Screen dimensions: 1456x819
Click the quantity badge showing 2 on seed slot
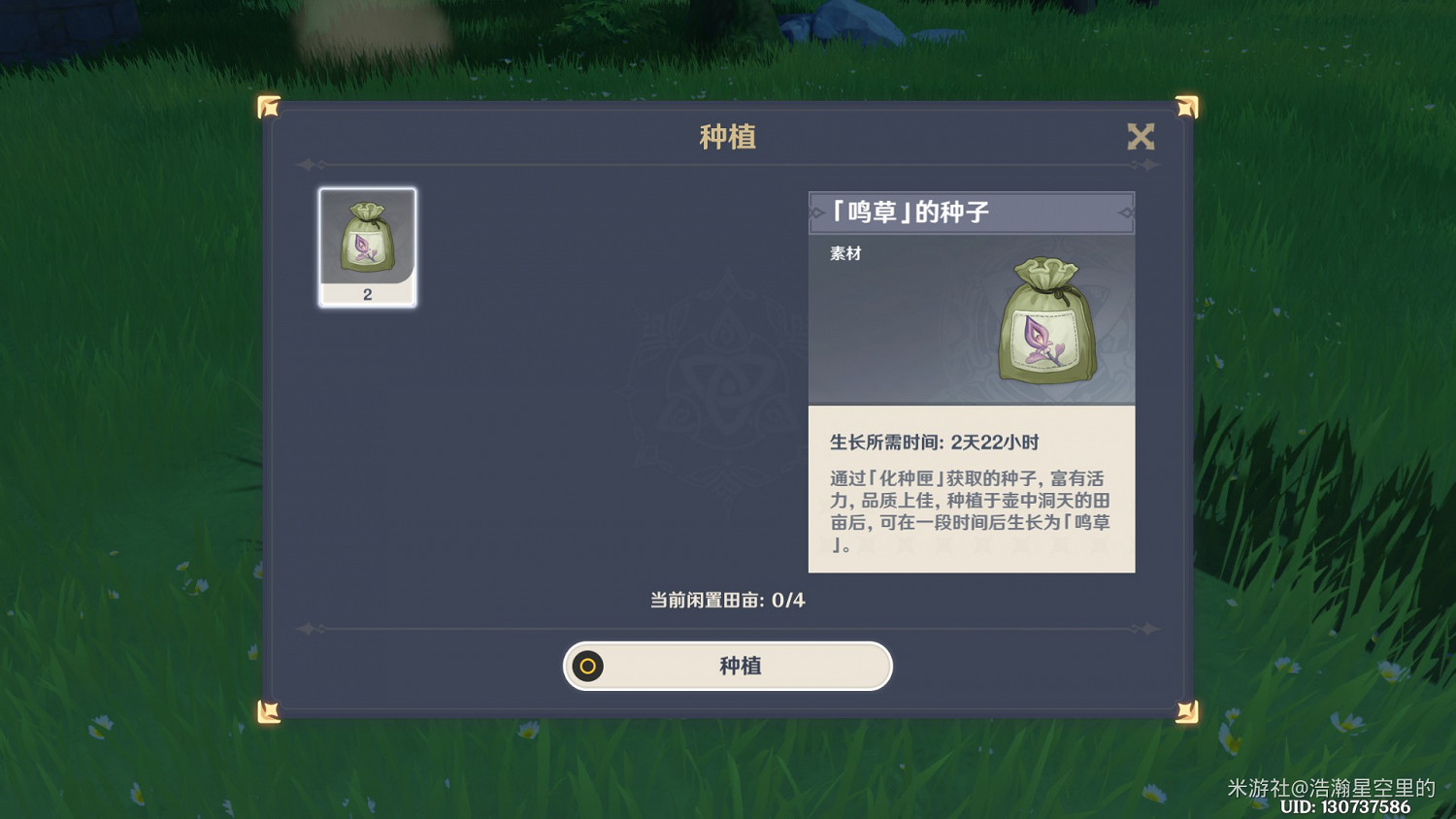point(366,295)
